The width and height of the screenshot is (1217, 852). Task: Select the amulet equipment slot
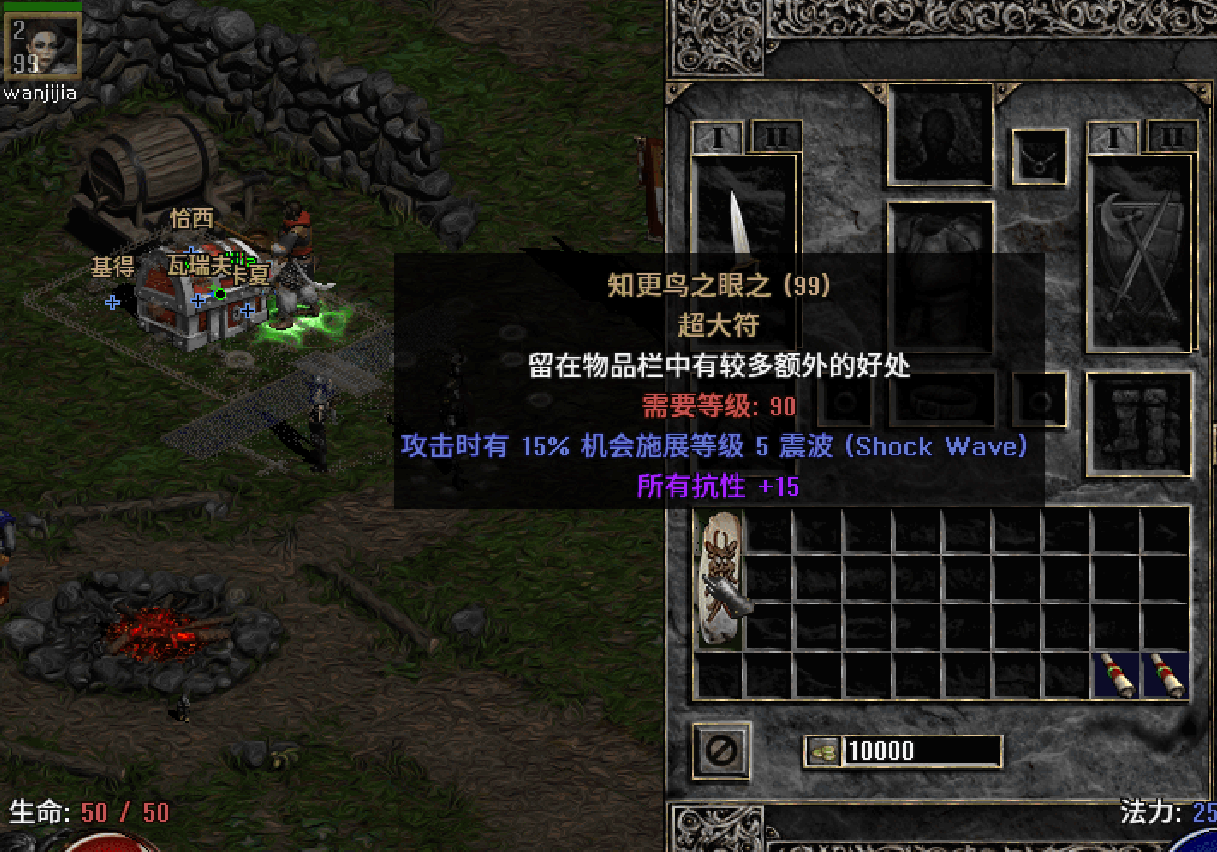tap(1039, 157)
